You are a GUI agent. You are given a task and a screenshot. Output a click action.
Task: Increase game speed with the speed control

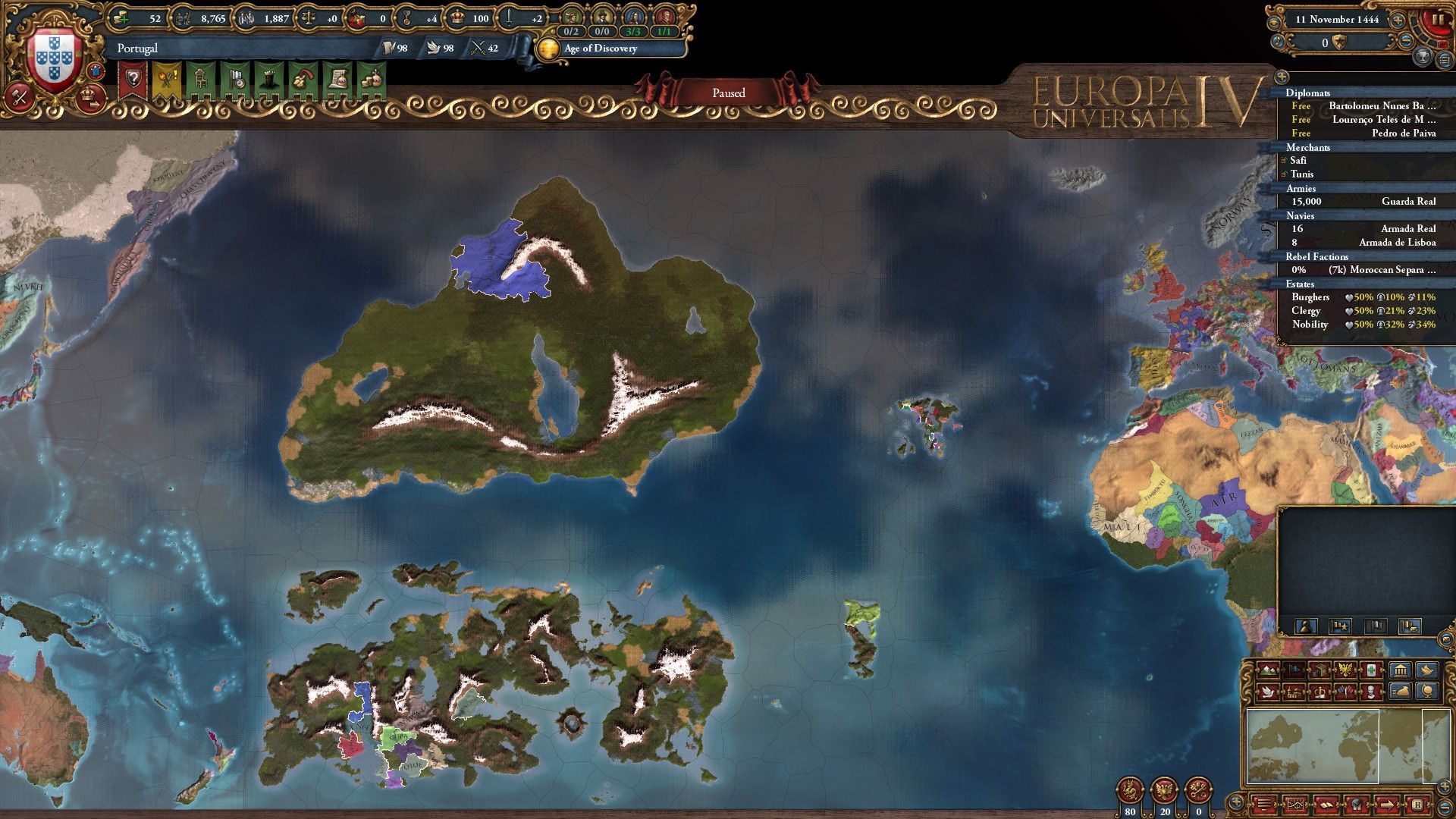click(x=1398, y=20)
